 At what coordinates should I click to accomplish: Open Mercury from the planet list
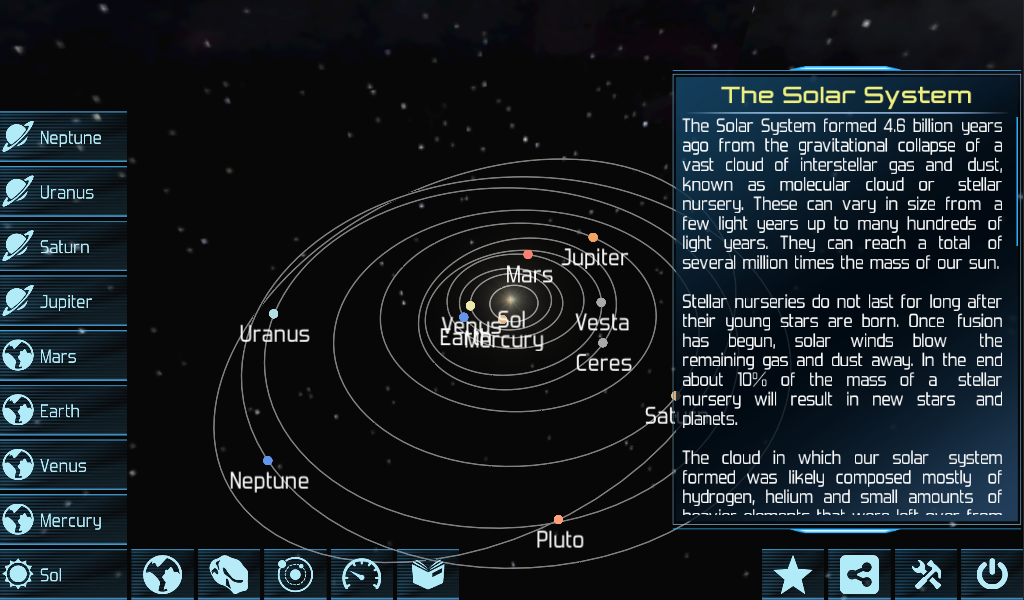pos(64,520)
